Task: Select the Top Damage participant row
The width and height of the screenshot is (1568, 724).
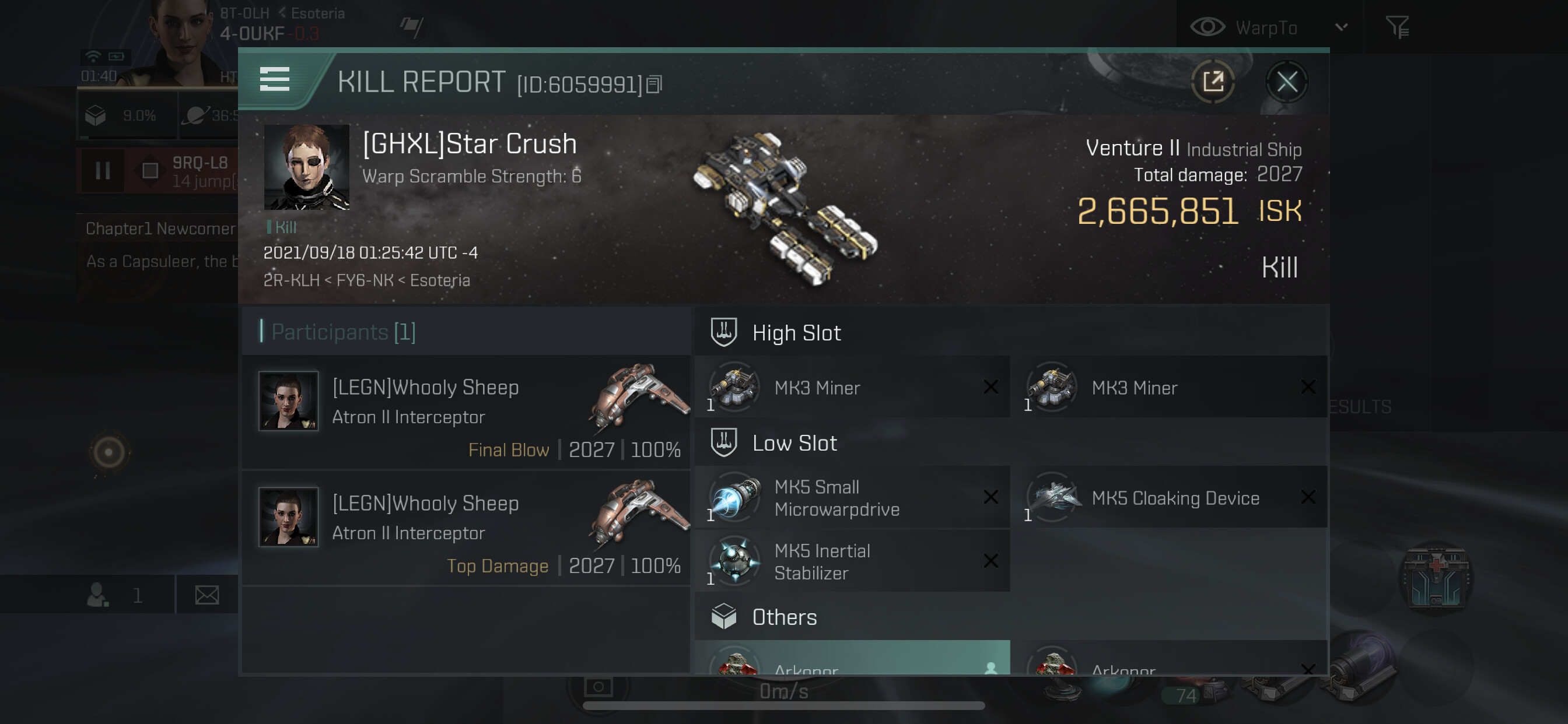Action: (466, 528)
